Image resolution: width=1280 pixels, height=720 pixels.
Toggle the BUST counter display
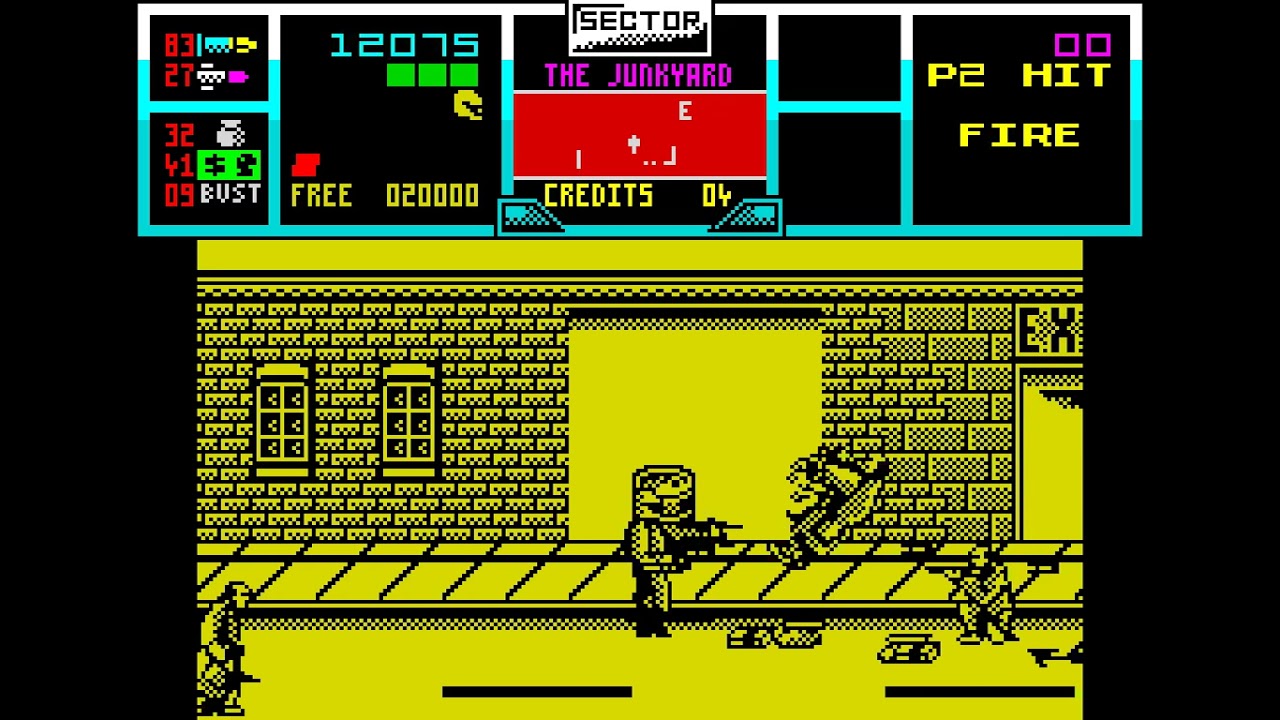[229, 192]
